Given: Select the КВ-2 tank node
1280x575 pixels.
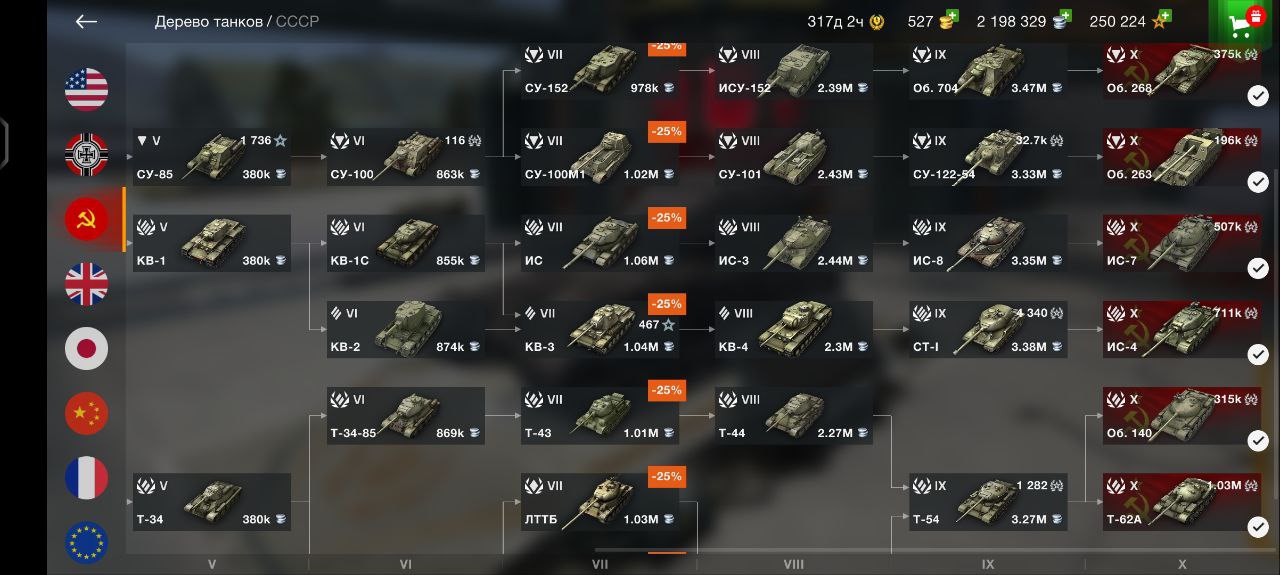Looking at the screenshot, I should point(405,330).
